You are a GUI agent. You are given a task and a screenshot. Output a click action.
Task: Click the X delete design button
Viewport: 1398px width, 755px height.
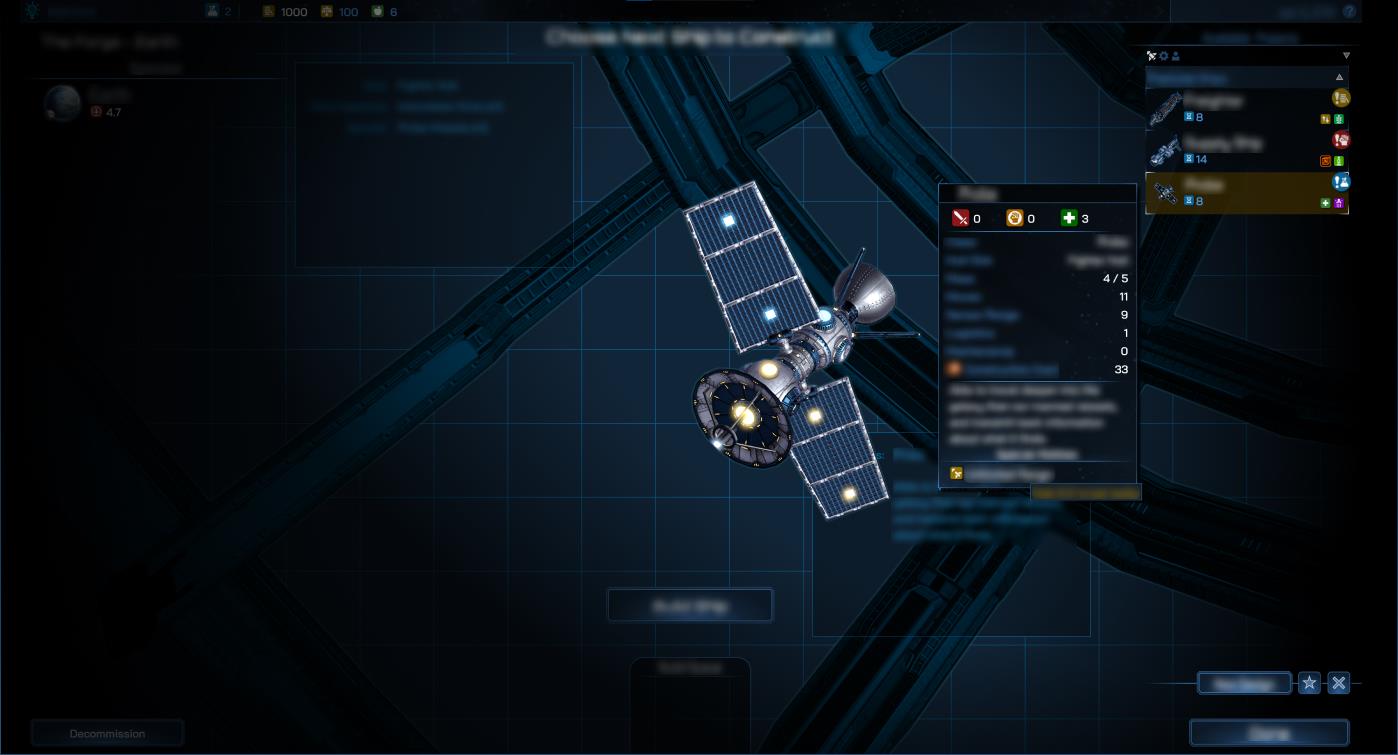click(x=1339, y=683)
